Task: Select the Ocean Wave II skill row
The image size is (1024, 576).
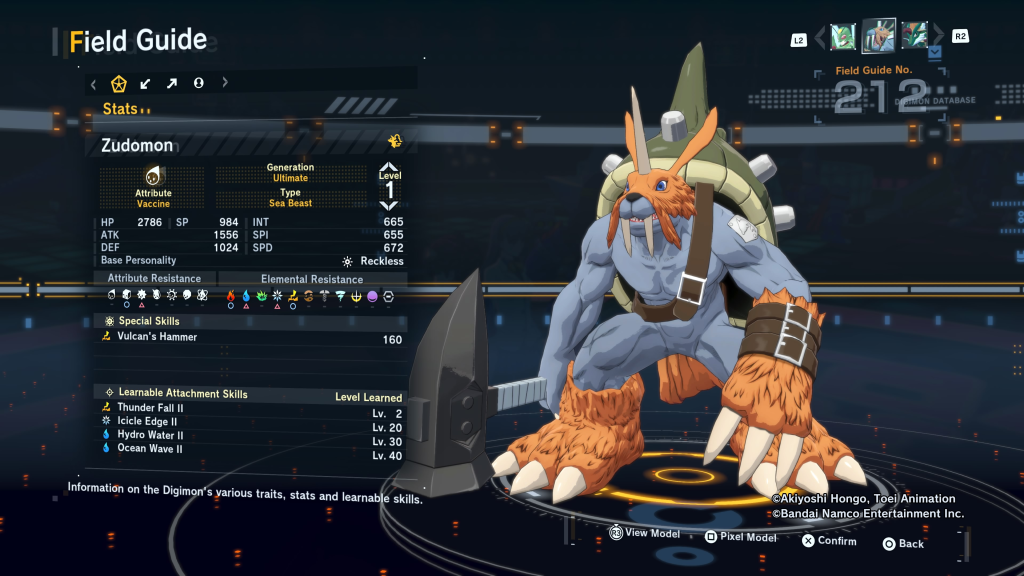Action: [x=252, y=450]
